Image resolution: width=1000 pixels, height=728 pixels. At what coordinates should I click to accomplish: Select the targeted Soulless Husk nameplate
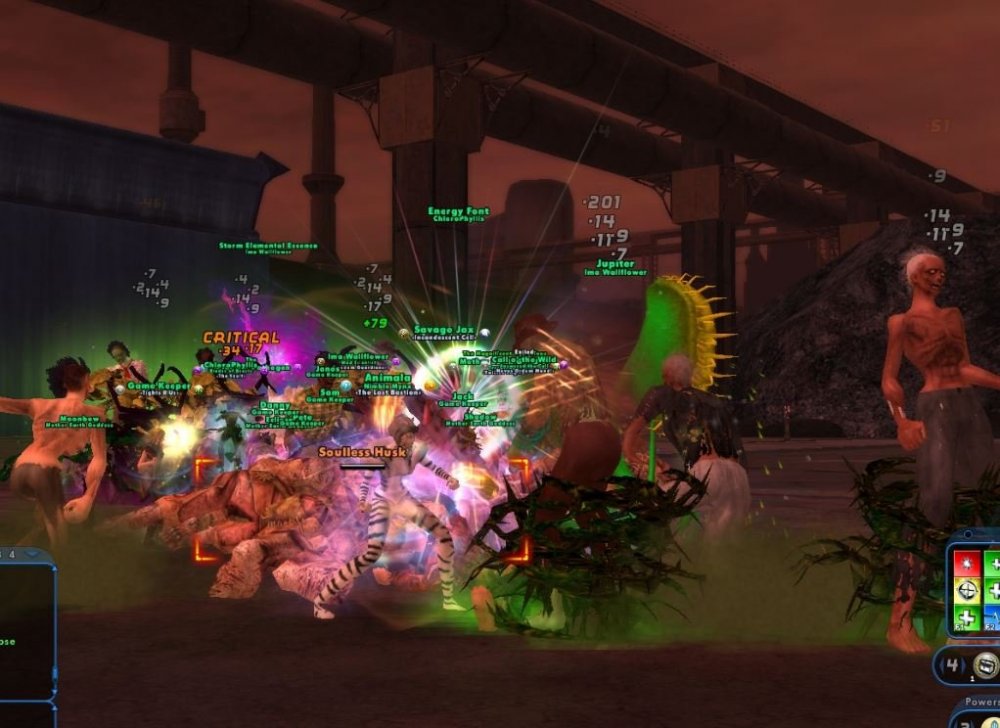(362, 452)
